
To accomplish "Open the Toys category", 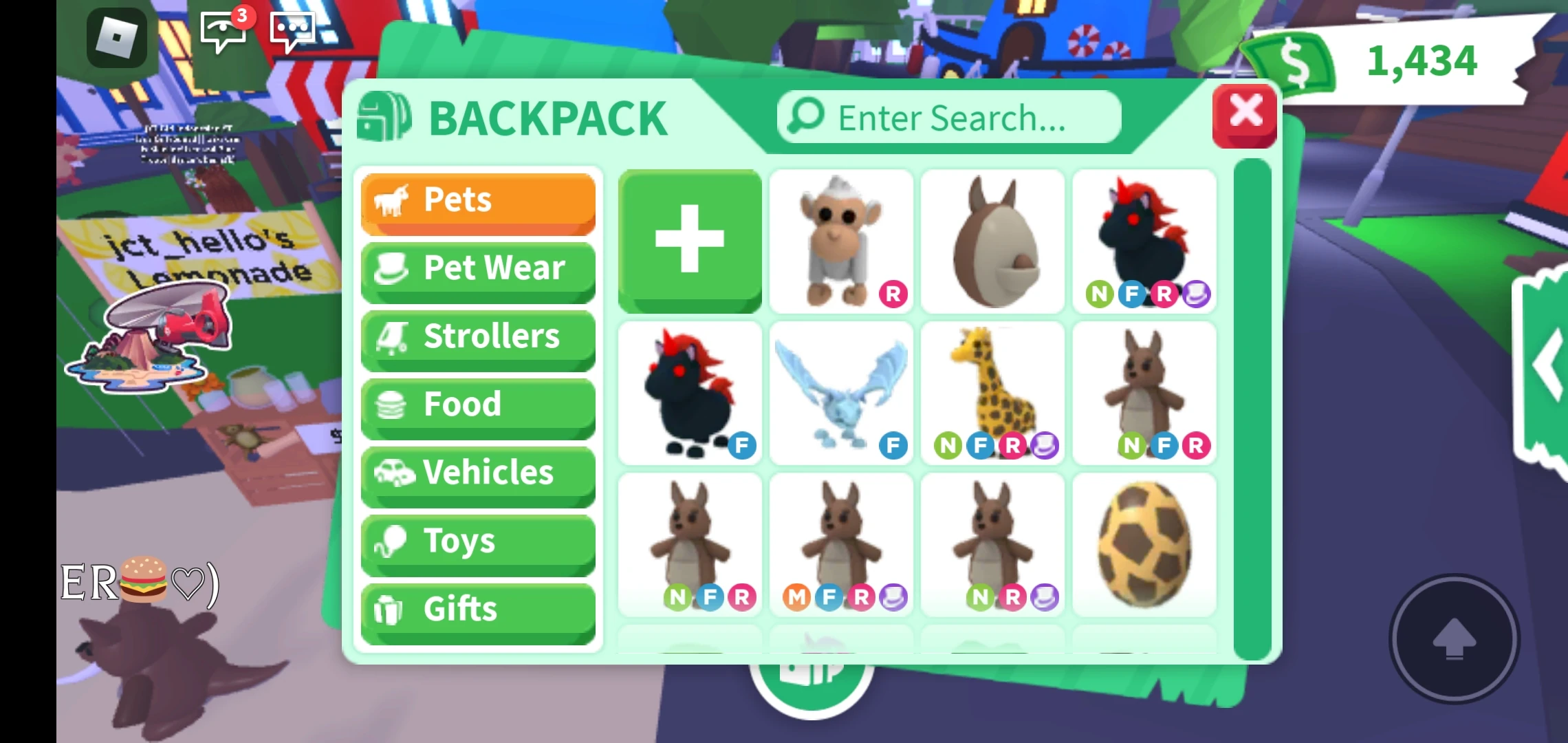I will click(478, 541).
